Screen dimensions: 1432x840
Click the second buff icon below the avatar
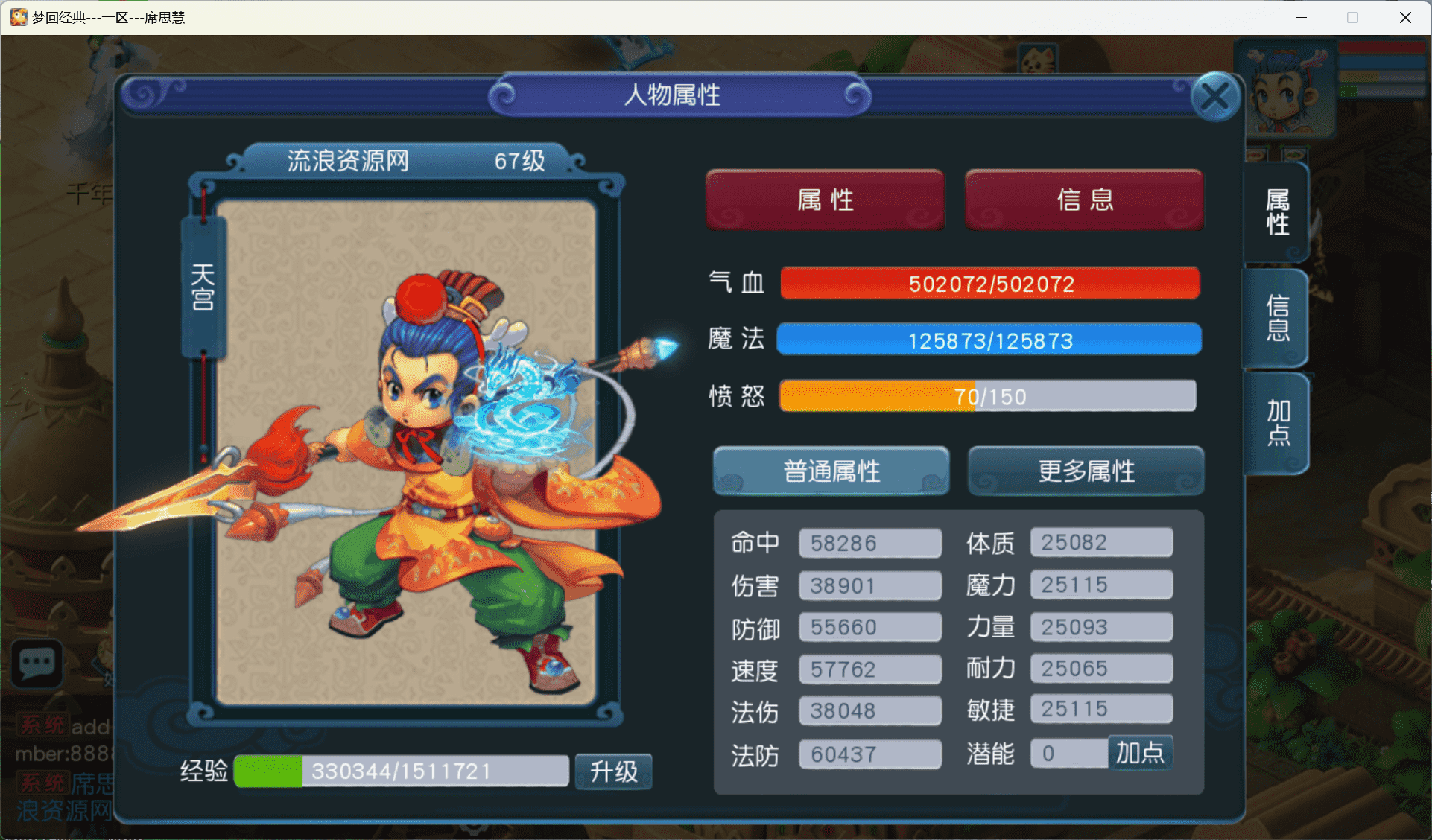point(1296,155)
